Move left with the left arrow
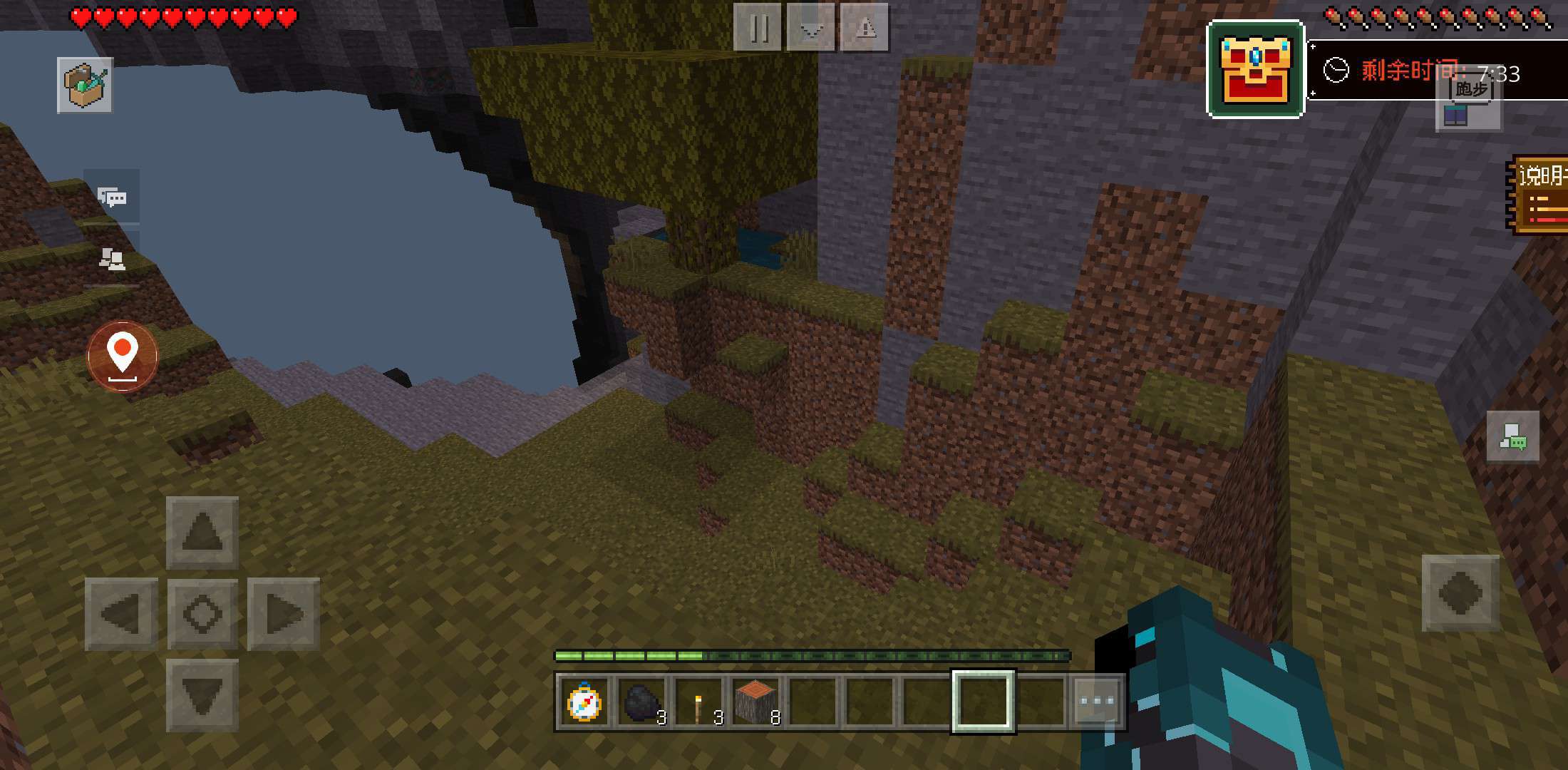 pyautogui.click(x=121, y=614)
